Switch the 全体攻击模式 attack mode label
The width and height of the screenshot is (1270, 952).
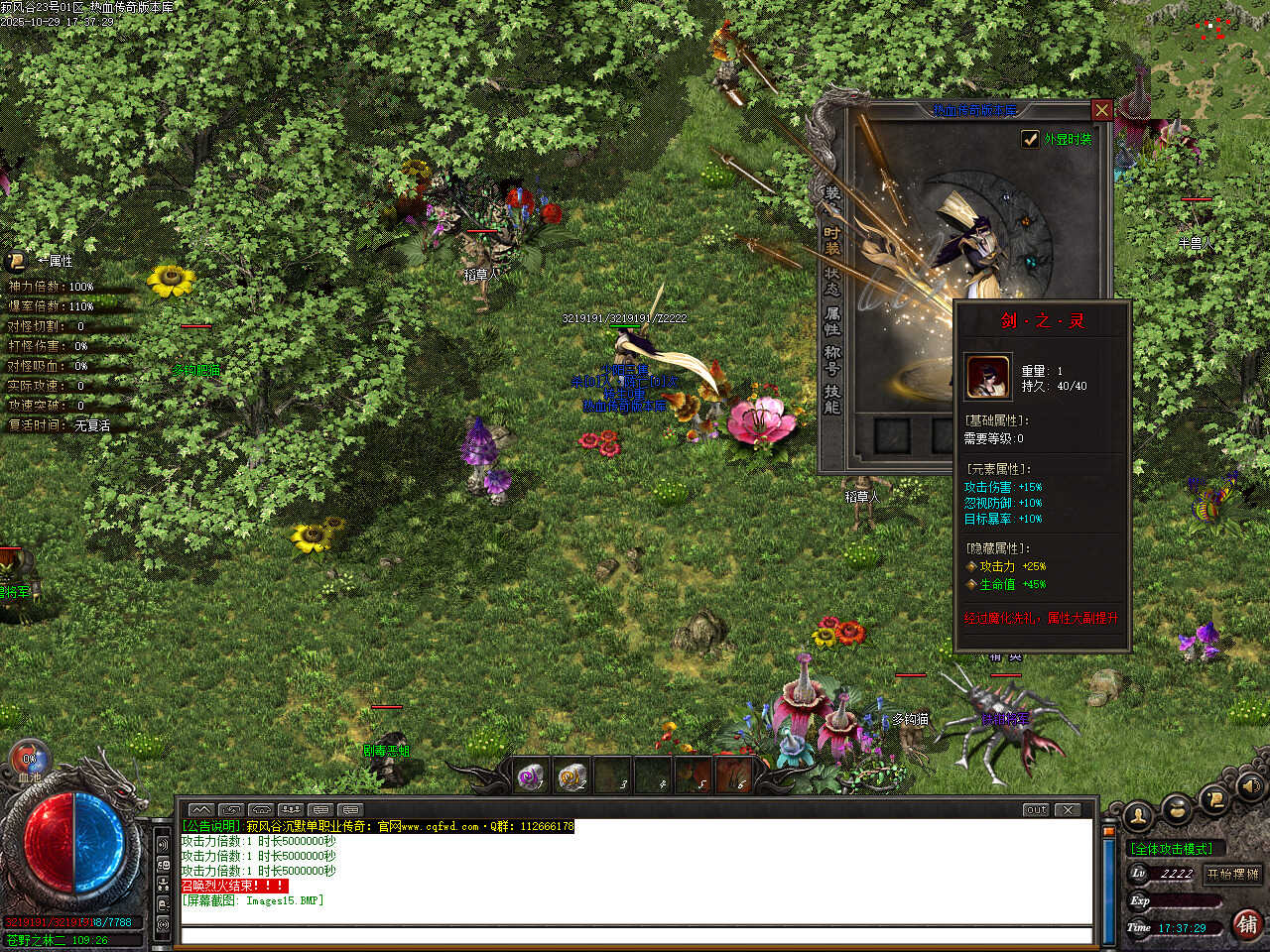click(1172, 849)
